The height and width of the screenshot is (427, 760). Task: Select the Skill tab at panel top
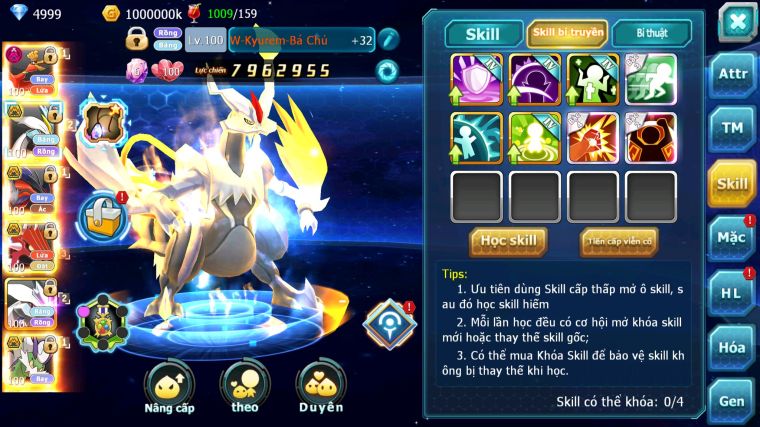point(484,34)
